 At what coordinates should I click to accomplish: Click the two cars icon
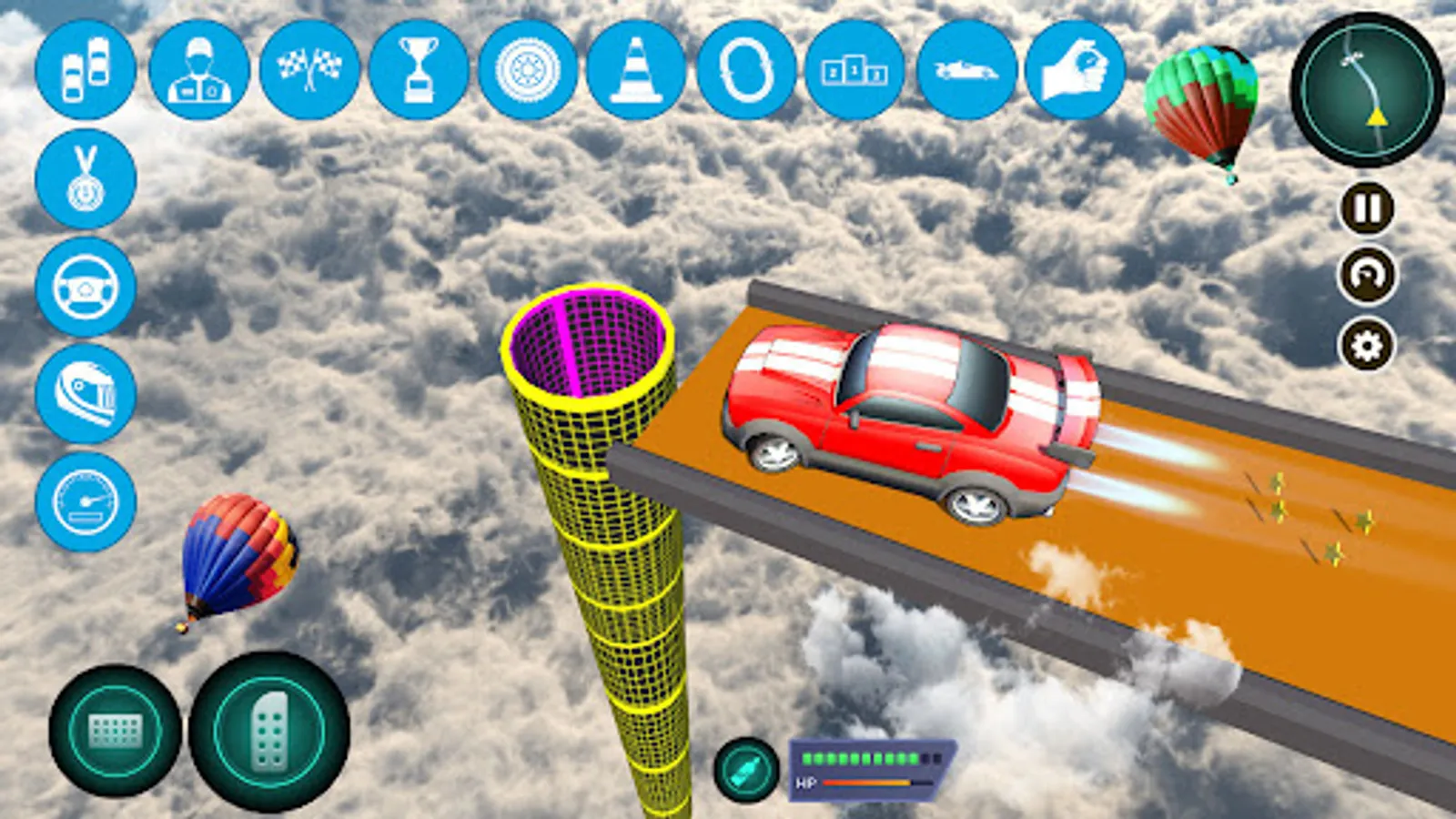click(86, 70)
